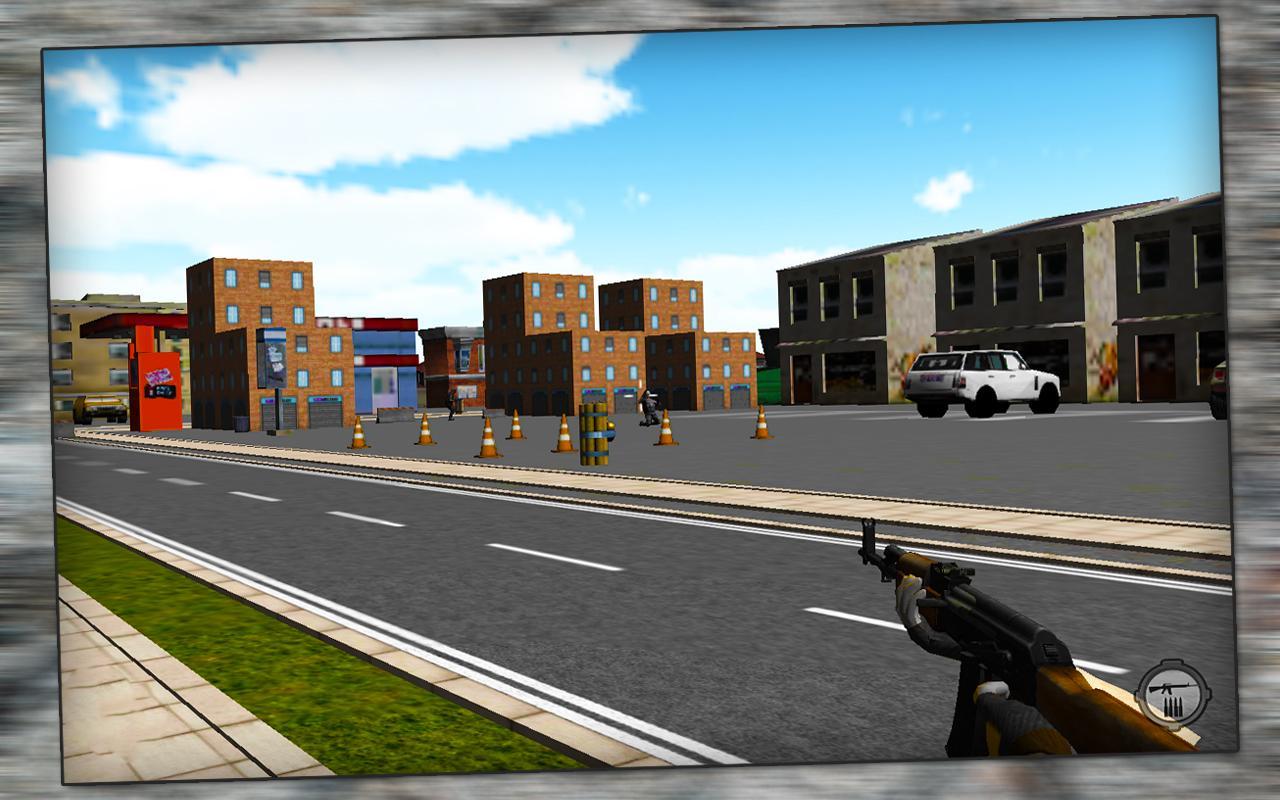Tap the blue storefront building in the distance
This screenshot has height=800, width=1280.
pyautogui.click(x=385, y=360)
